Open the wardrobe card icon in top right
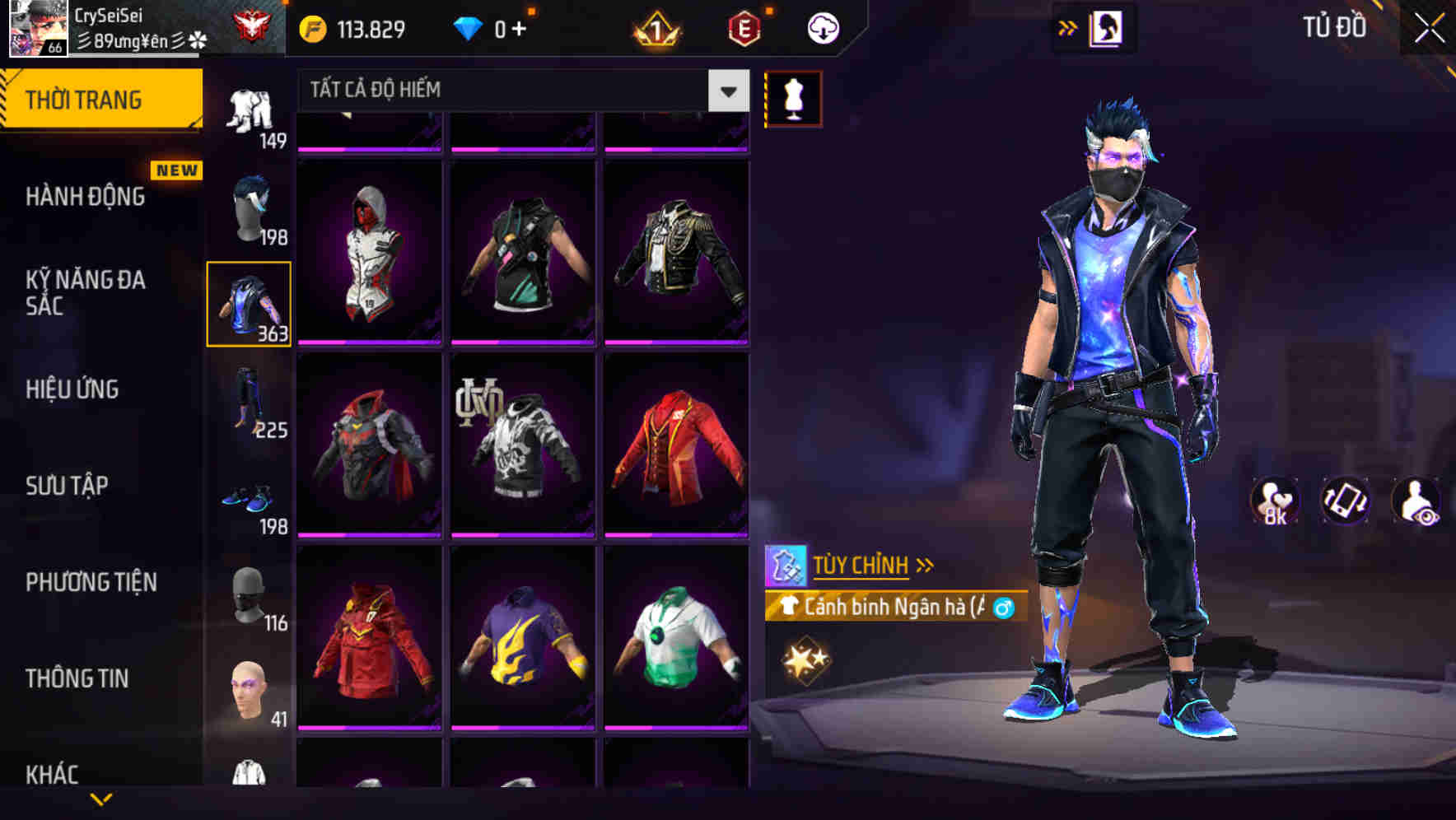 coord(1108,27)
